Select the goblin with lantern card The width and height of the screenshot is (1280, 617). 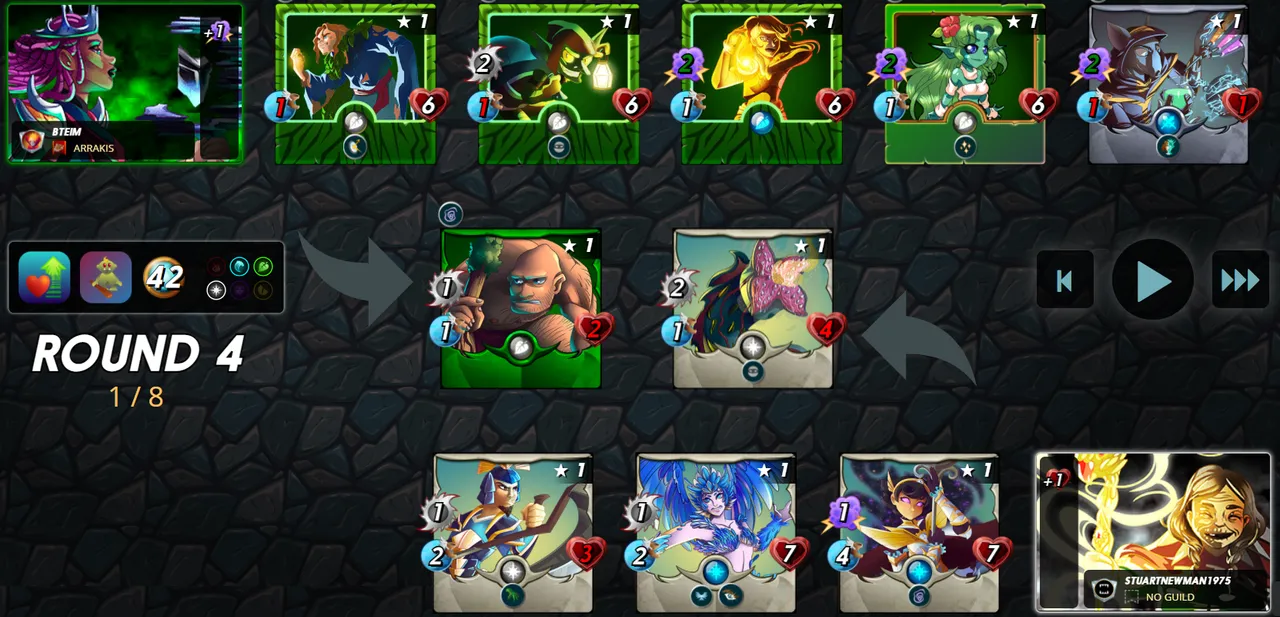559,84
